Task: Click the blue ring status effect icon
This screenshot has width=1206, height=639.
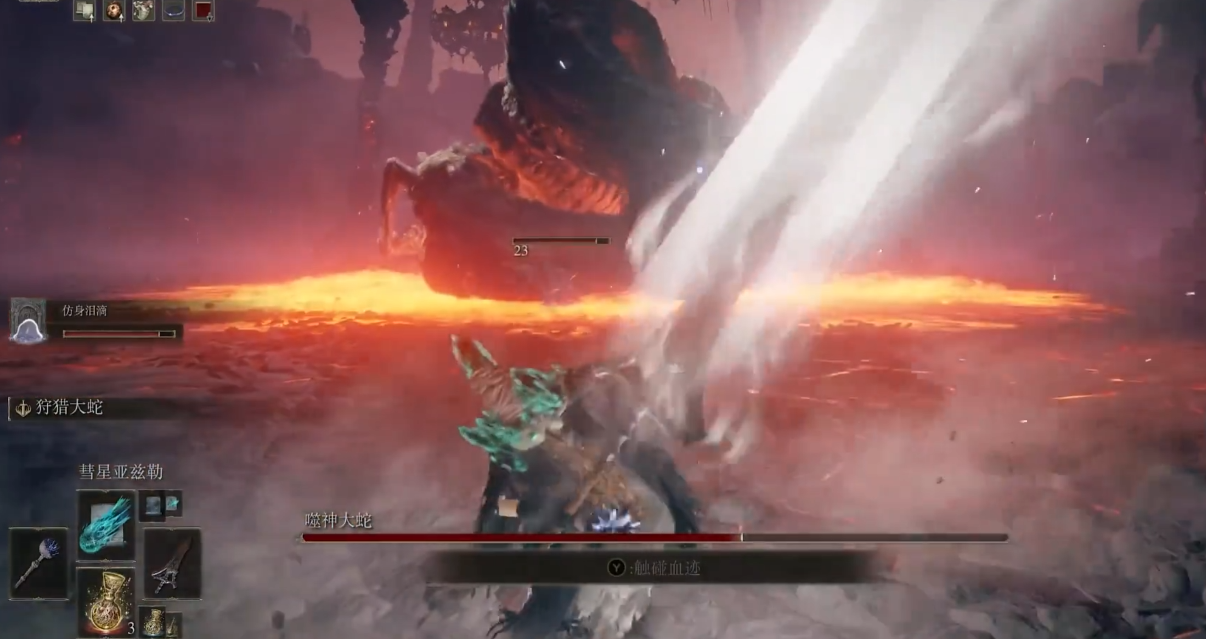Action: point(174,11)
